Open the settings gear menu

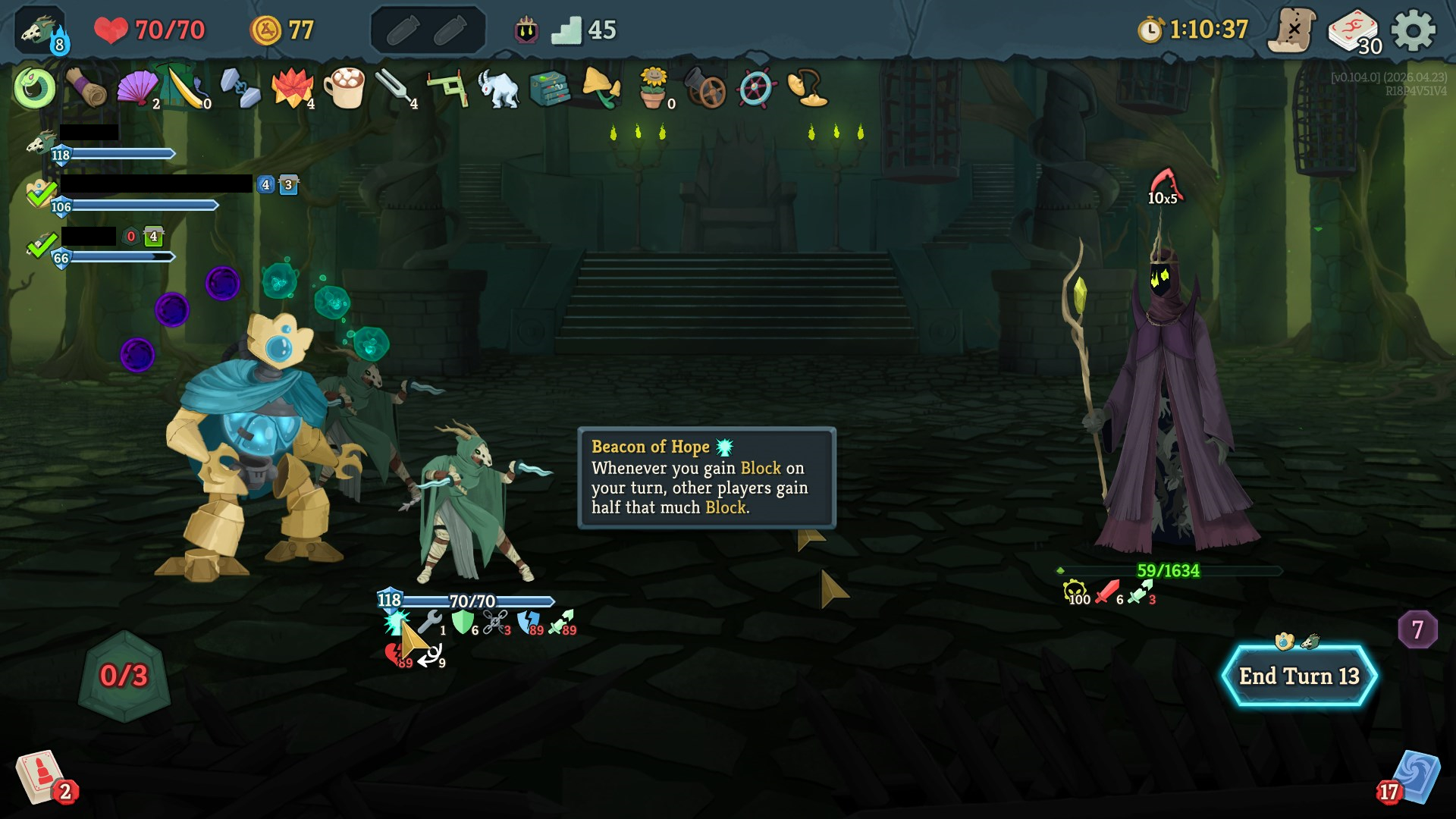point(1414,31)
